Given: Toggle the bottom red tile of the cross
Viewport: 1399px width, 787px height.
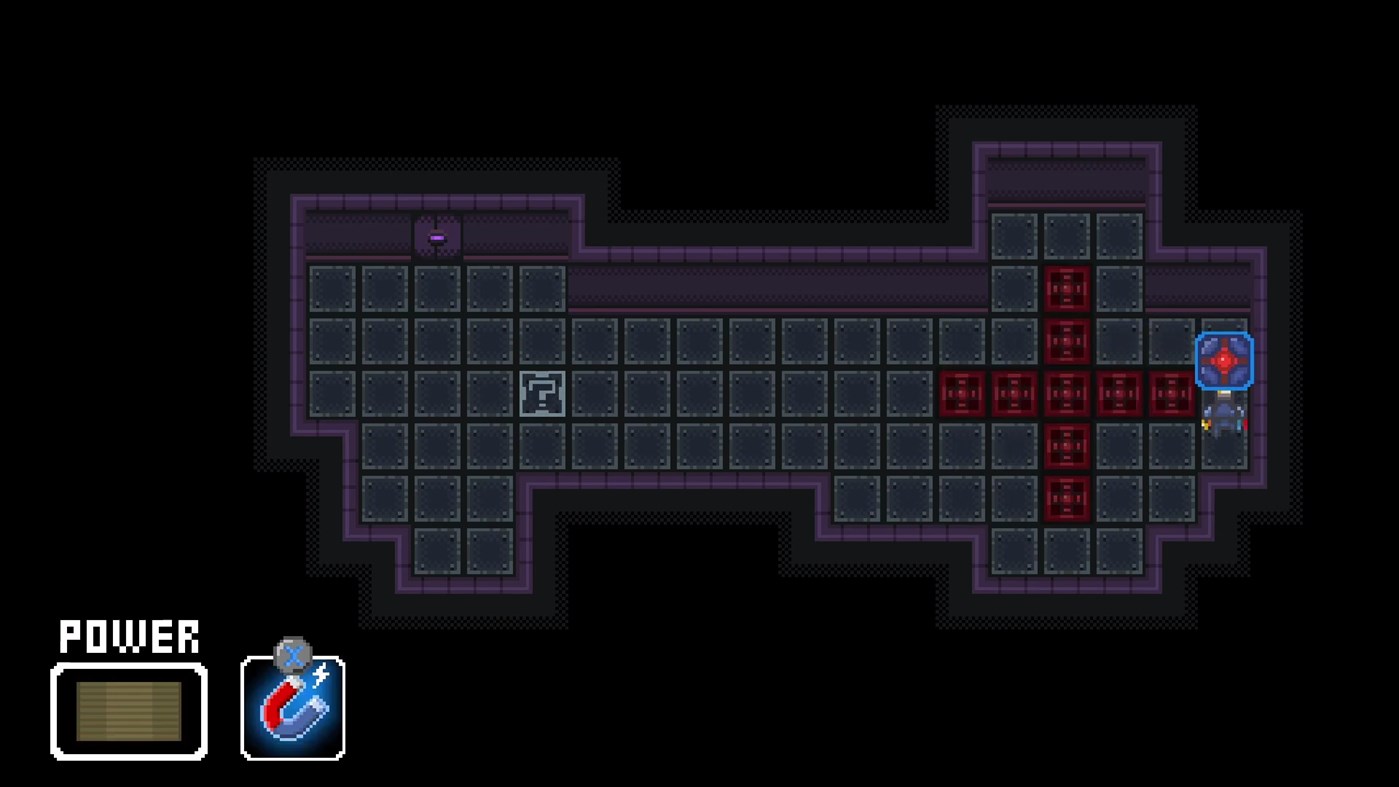Looking at the screenshot, I should coord(1068,492).
